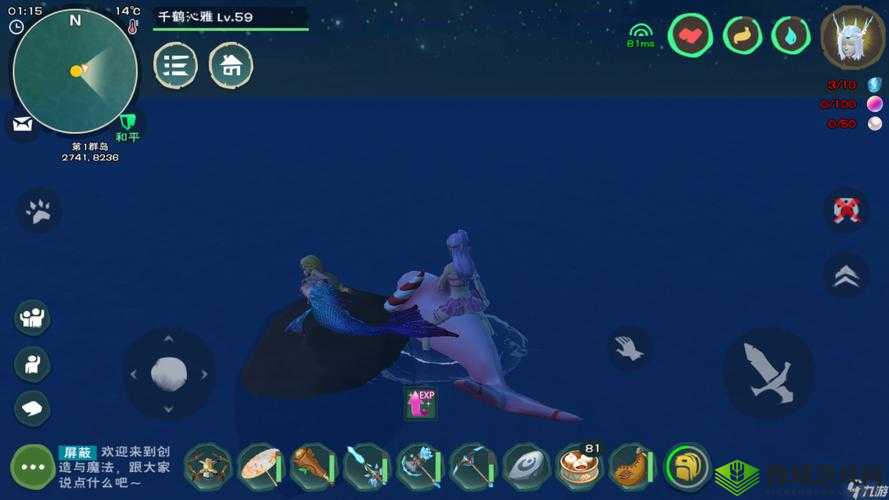The width and height of the screenshot is (889, 500).
Task: Select the parasol item in hotbar
Action: point(260,466)
